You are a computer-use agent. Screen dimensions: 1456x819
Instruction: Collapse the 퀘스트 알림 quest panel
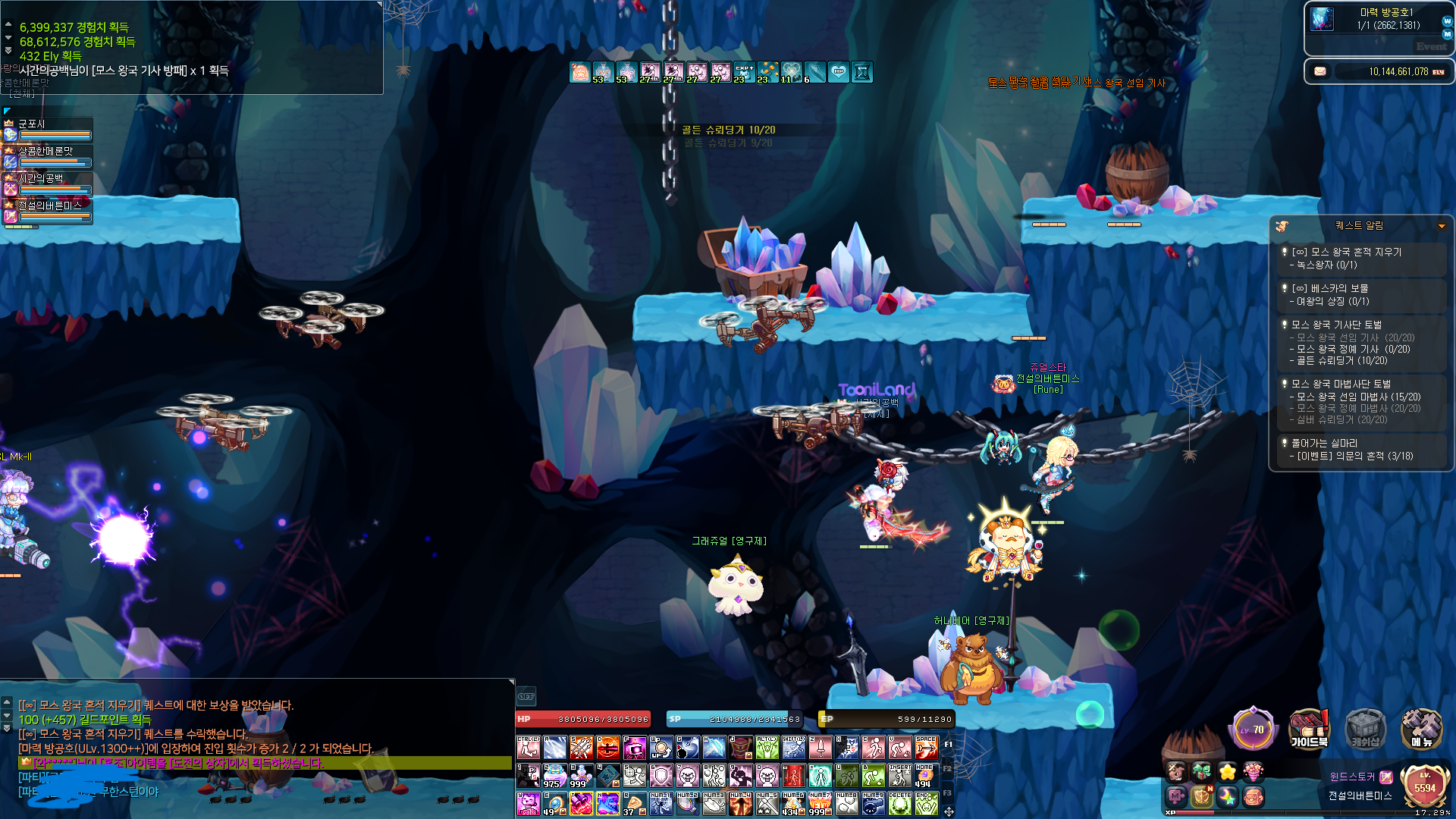point(1442,226)
